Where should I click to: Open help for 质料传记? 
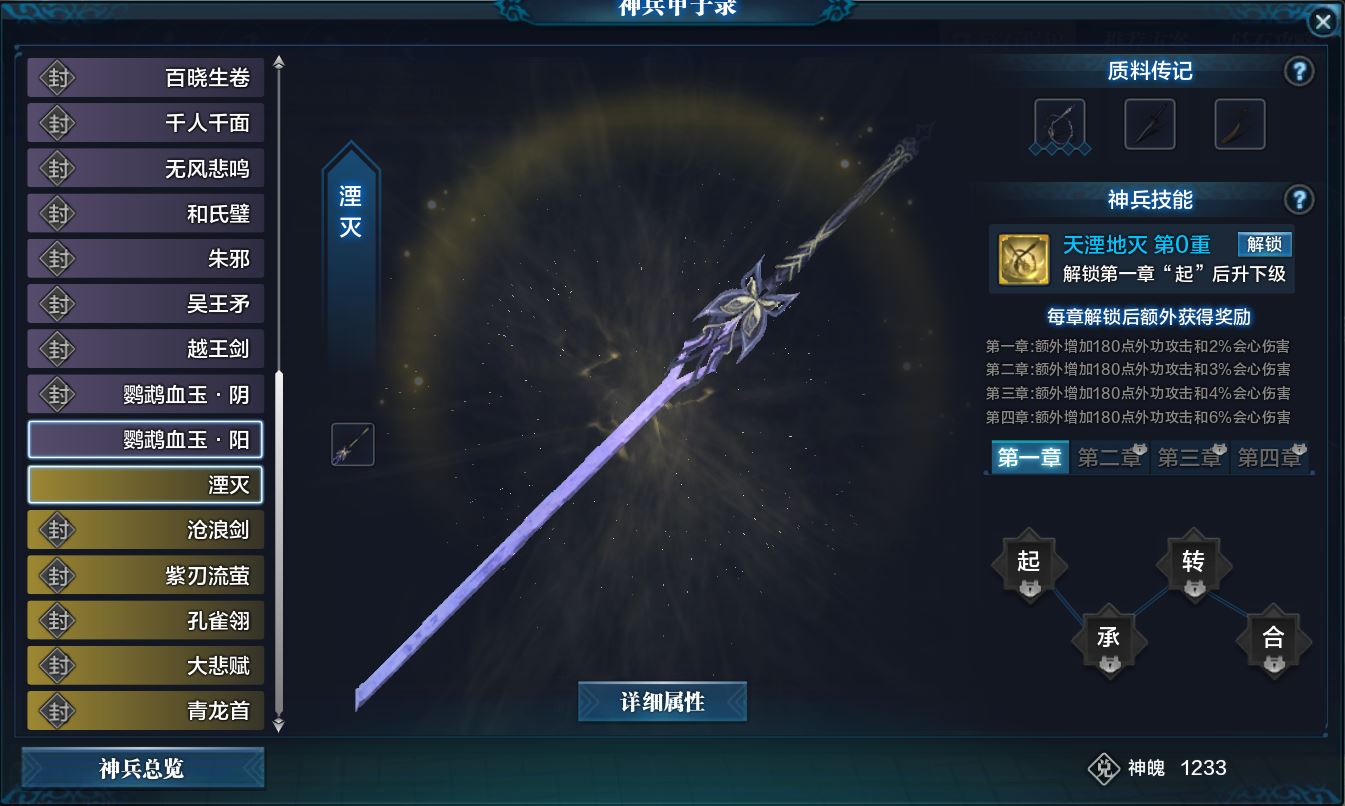tap(1298, 72)
